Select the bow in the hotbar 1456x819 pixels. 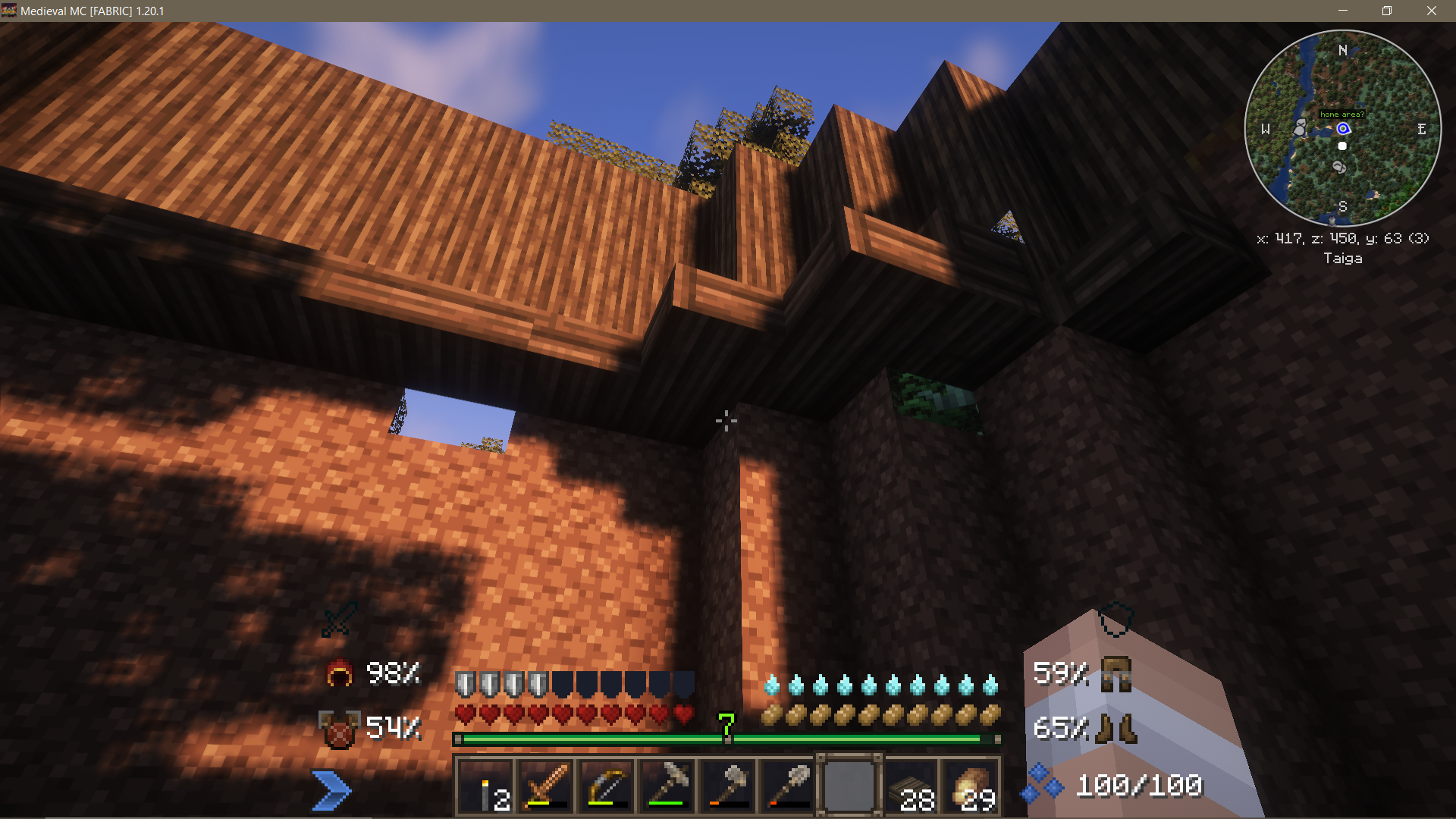coord(606,785)
